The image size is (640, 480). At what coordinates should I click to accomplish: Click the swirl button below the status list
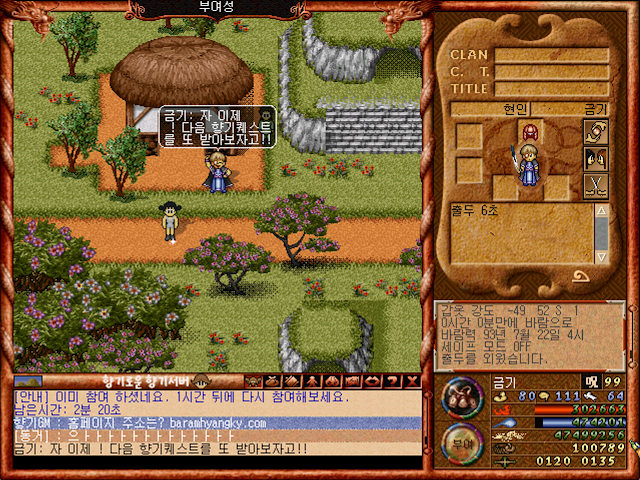coord(580,278)
